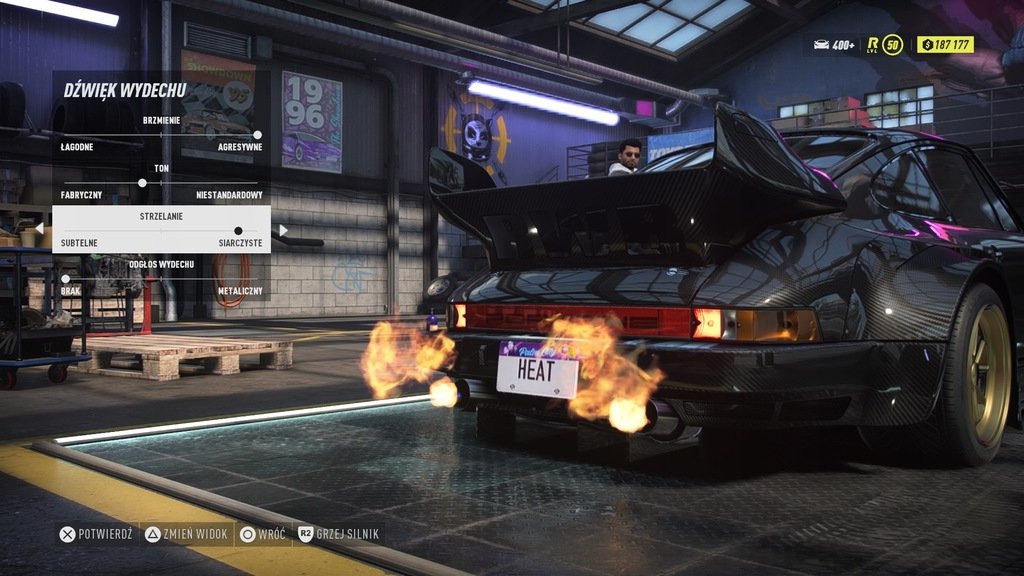Image resolution: width=1024 pixels, height=576 pixels.
Task: Decrease Strzelanie with the left arrow
Action: tap(39, 230)
